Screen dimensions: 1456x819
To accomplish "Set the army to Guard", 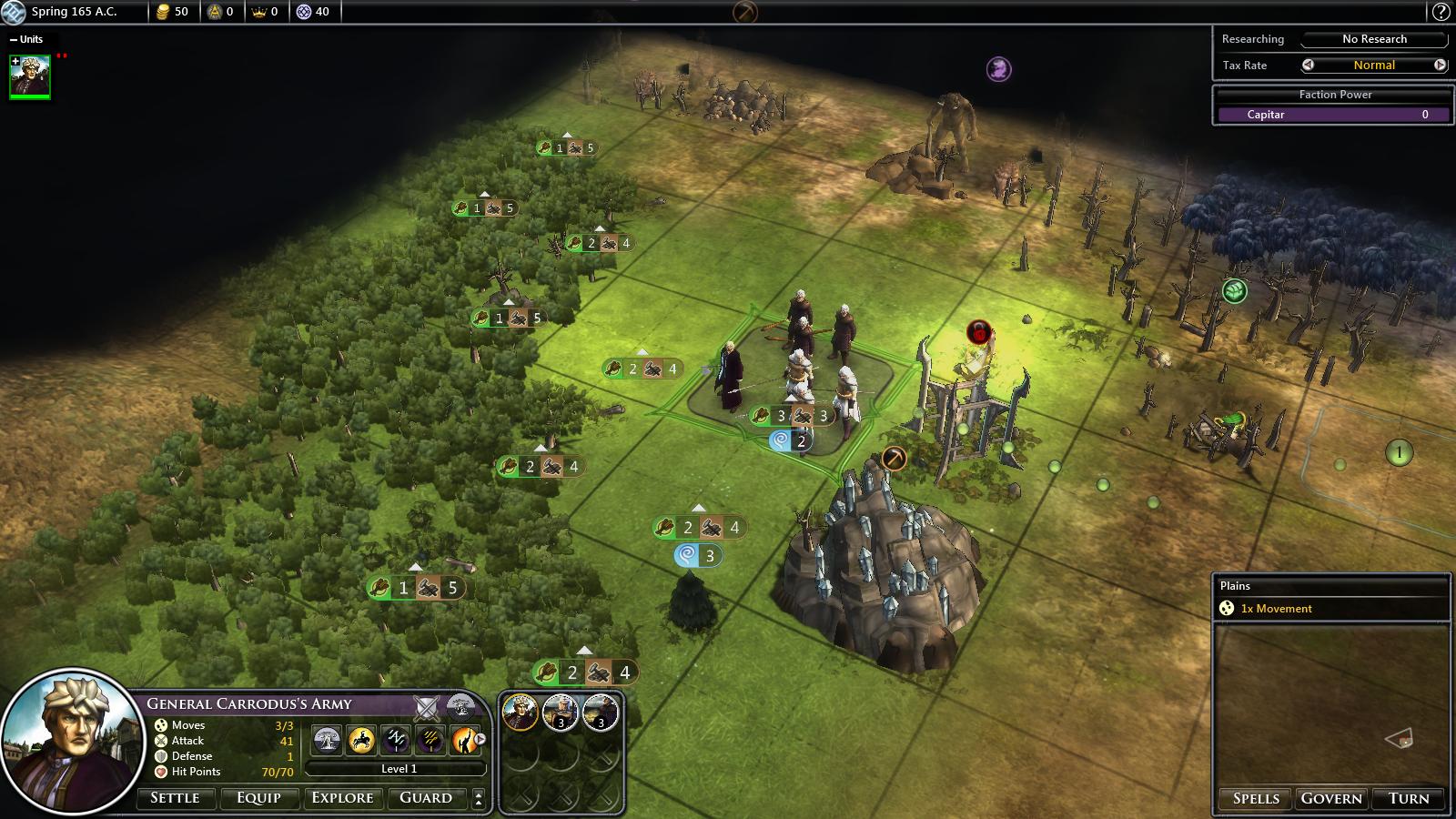I will click(x=426, y=798).
